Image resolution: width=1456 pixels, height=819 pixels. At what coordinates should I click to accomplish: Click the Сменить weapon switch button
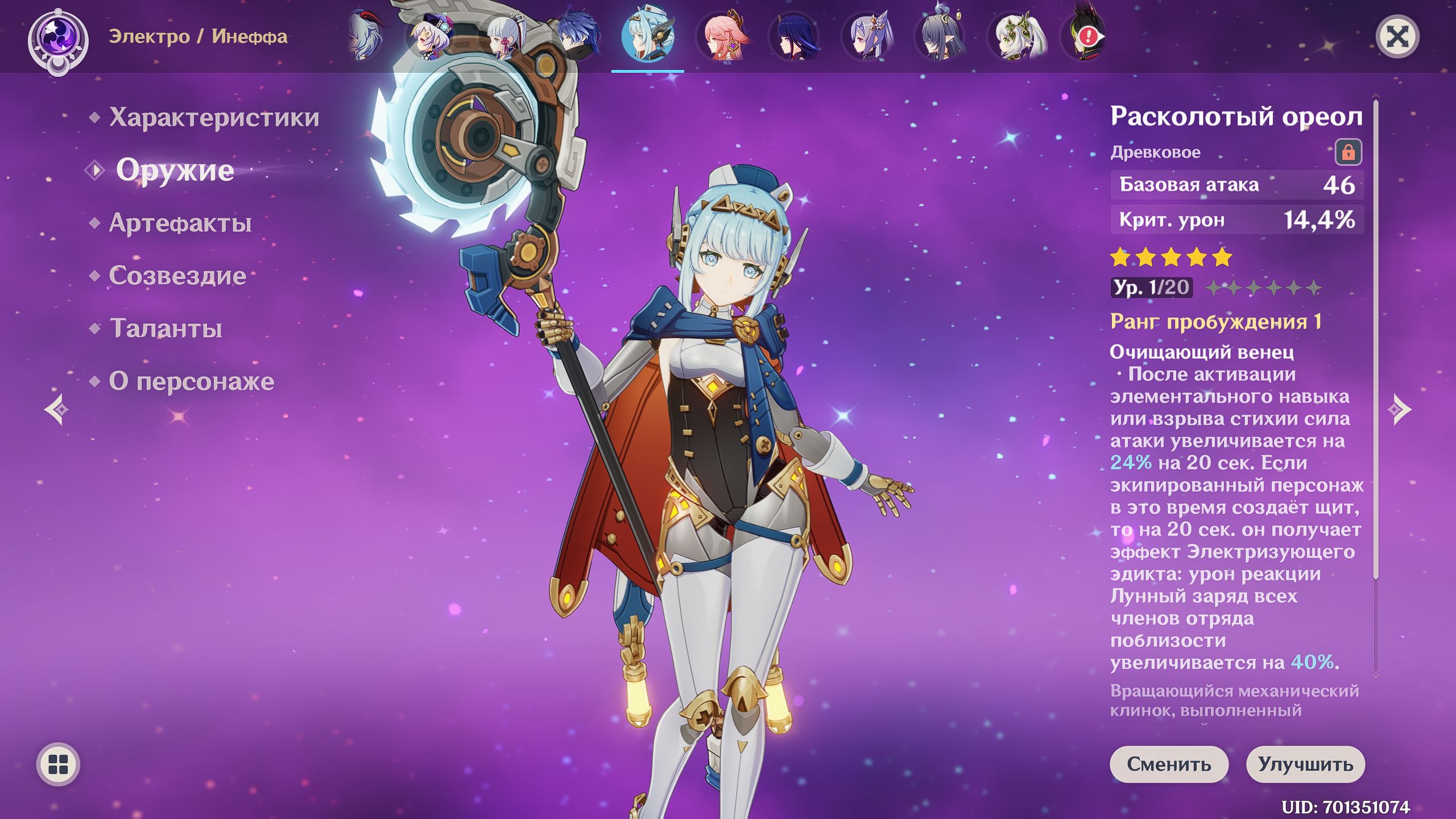point(1169,764)
